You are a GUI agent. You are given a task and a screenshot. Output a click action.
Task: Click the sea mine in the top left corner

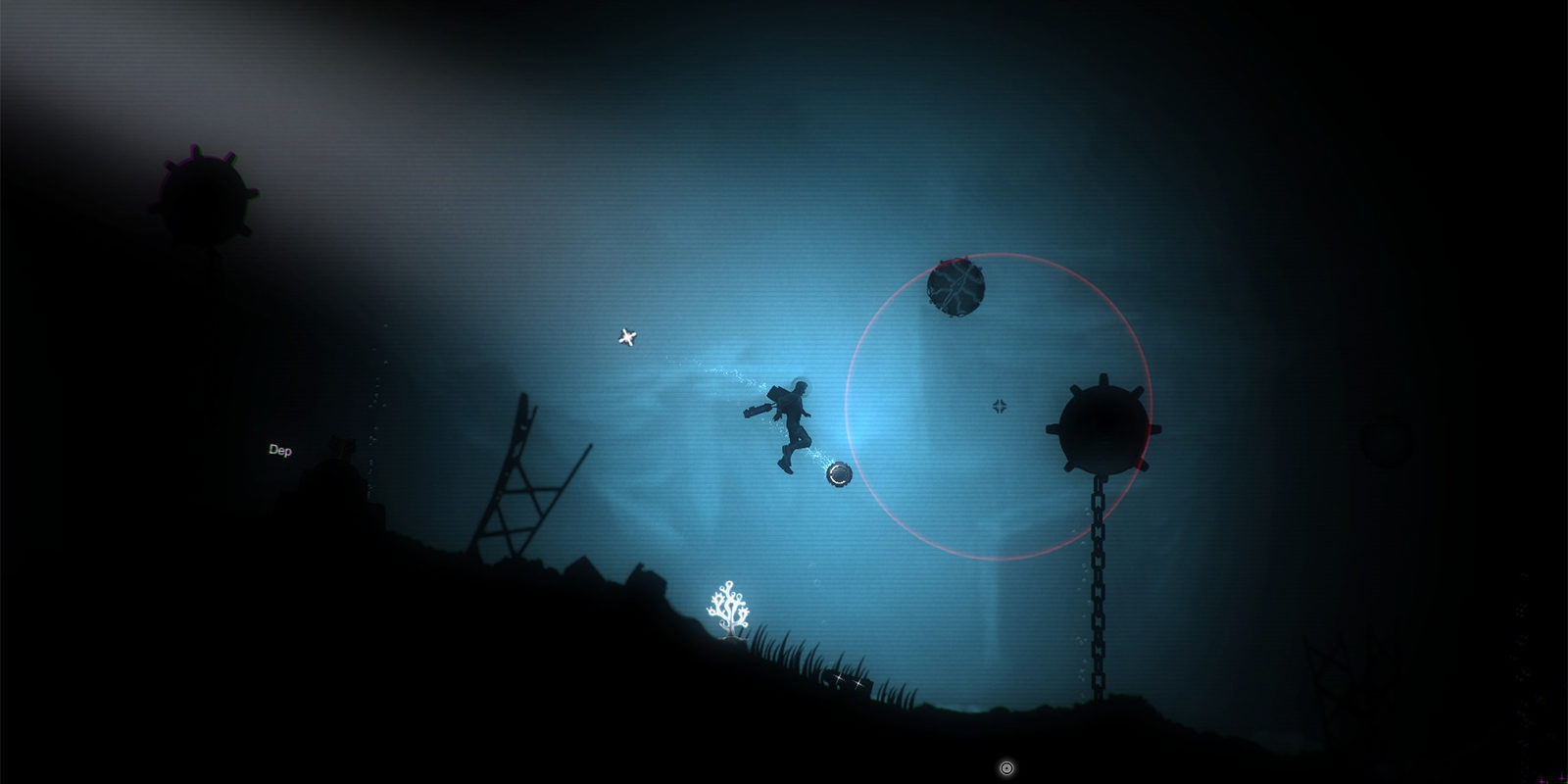point(204,193)
